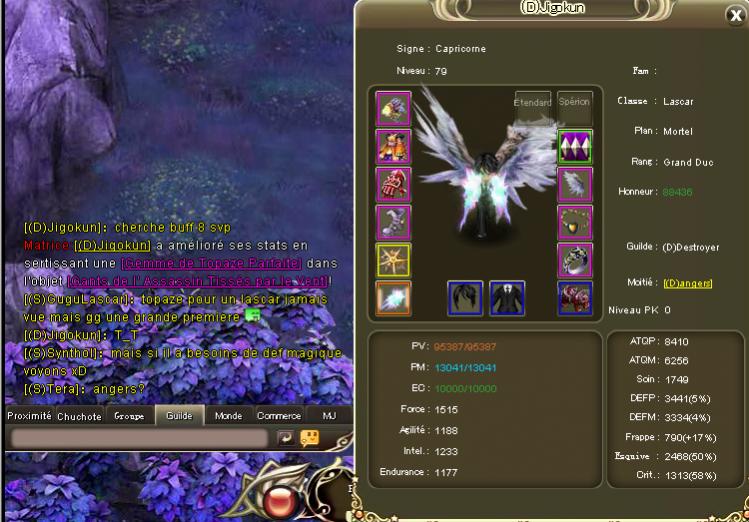The width and height of the screenshot is (749, 522).
Task: Click the (D)angers spouse name link
Action: (x=688, y=283)
